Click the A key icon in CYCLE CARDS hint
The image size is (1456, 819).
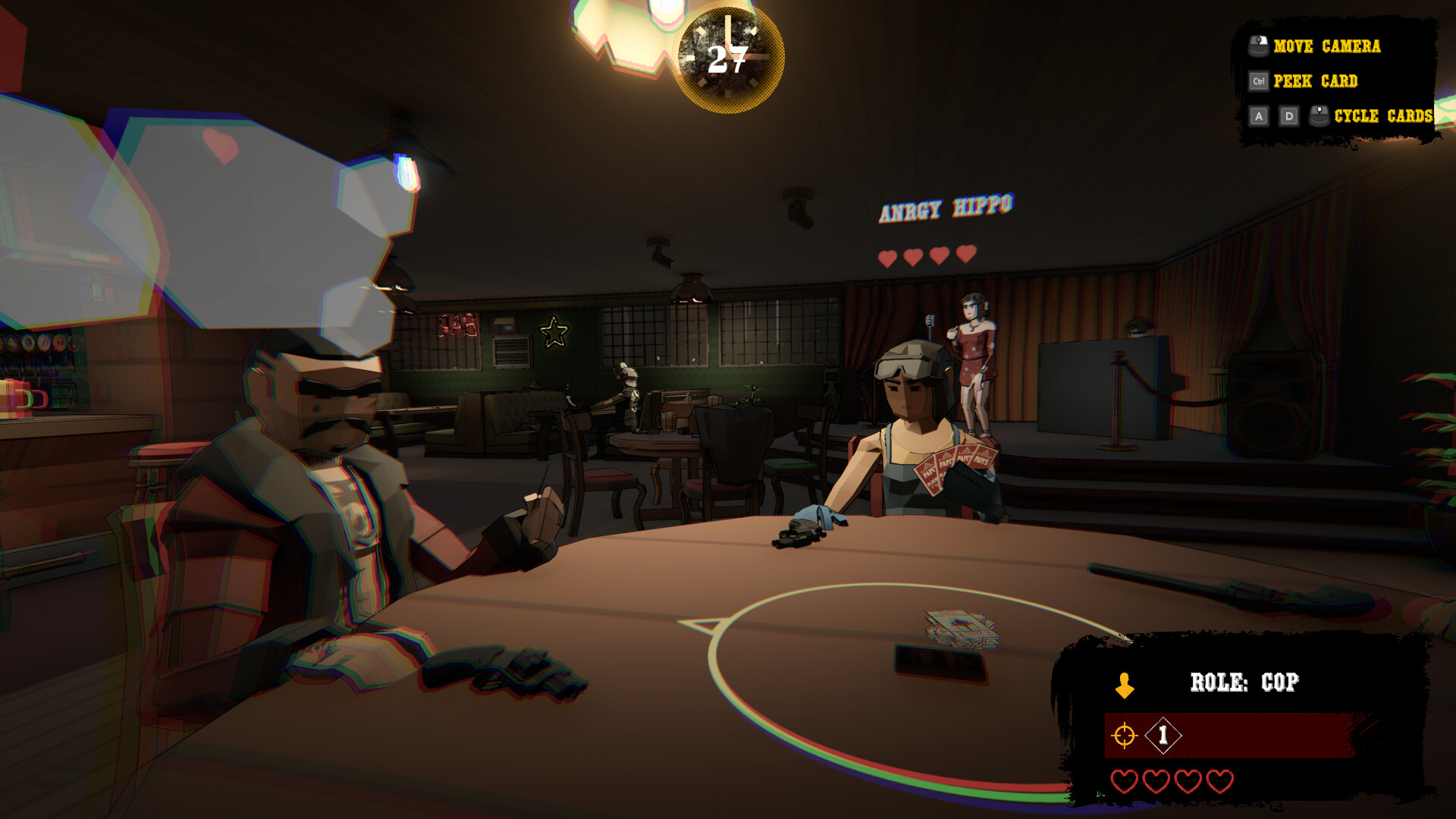coord(1258,116)
